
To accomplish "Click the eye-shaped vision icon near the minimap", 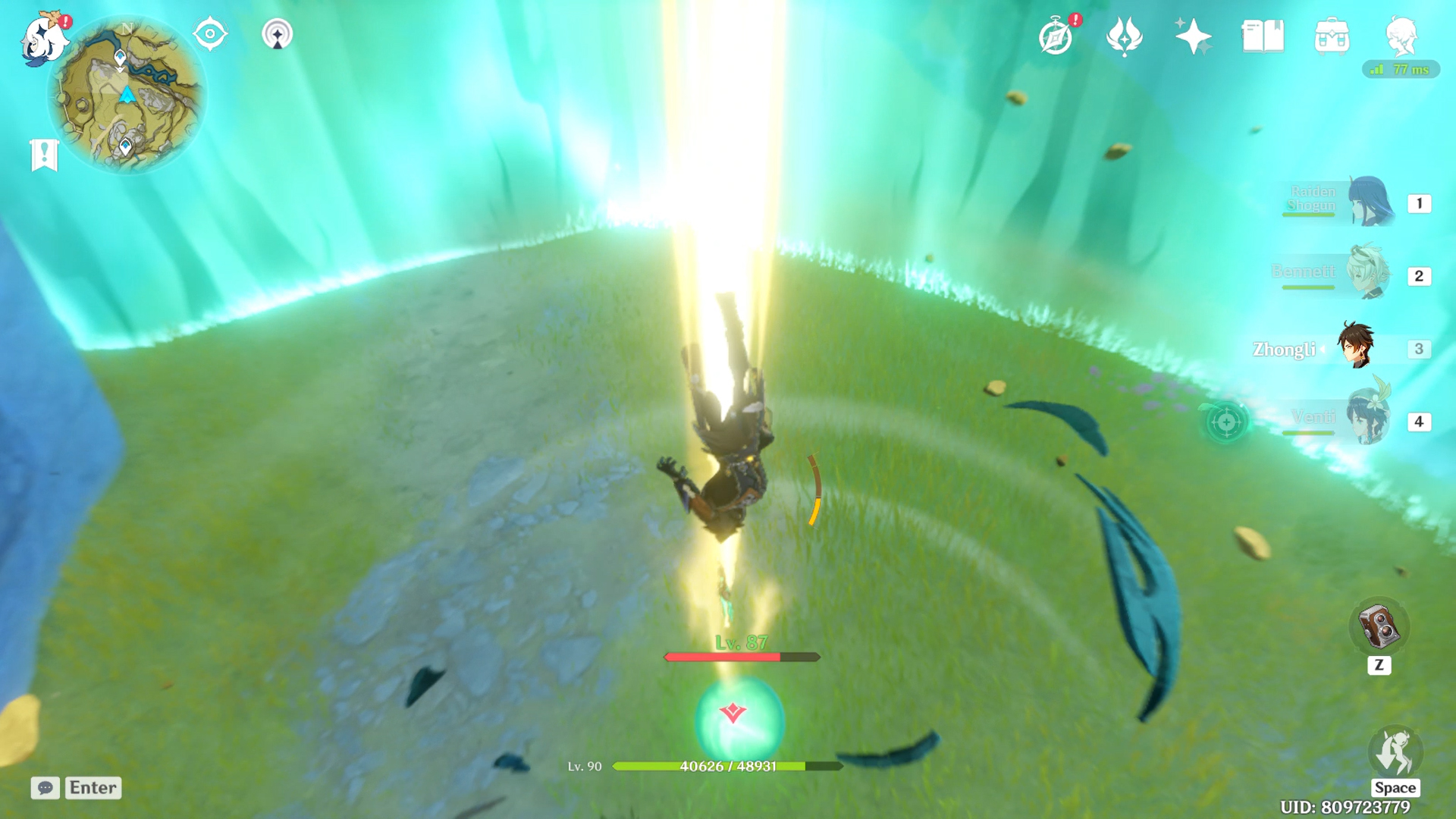I will click(210, 33).
